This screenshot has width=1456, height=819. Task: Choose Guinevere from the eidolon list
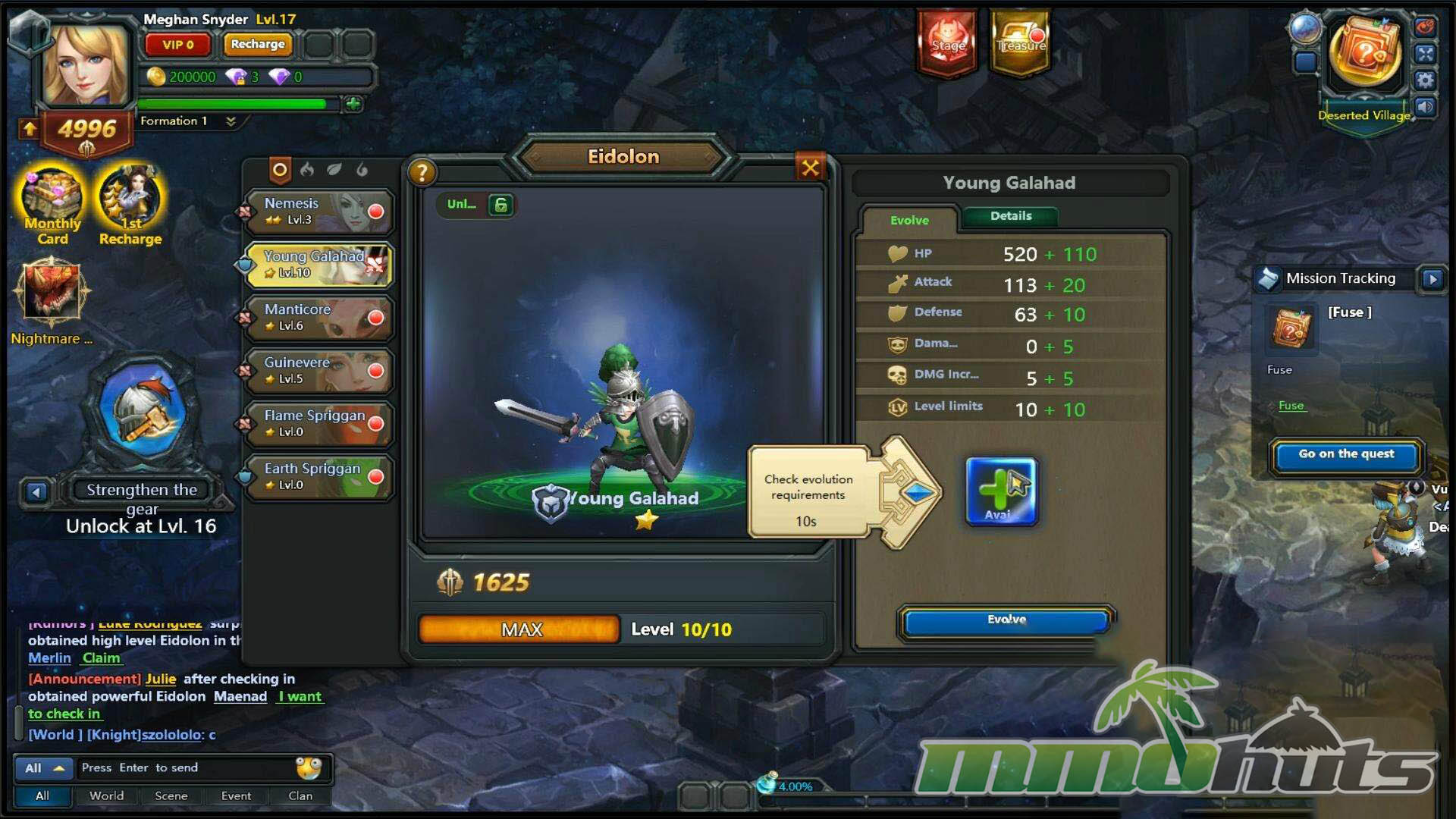click(318, 371)
